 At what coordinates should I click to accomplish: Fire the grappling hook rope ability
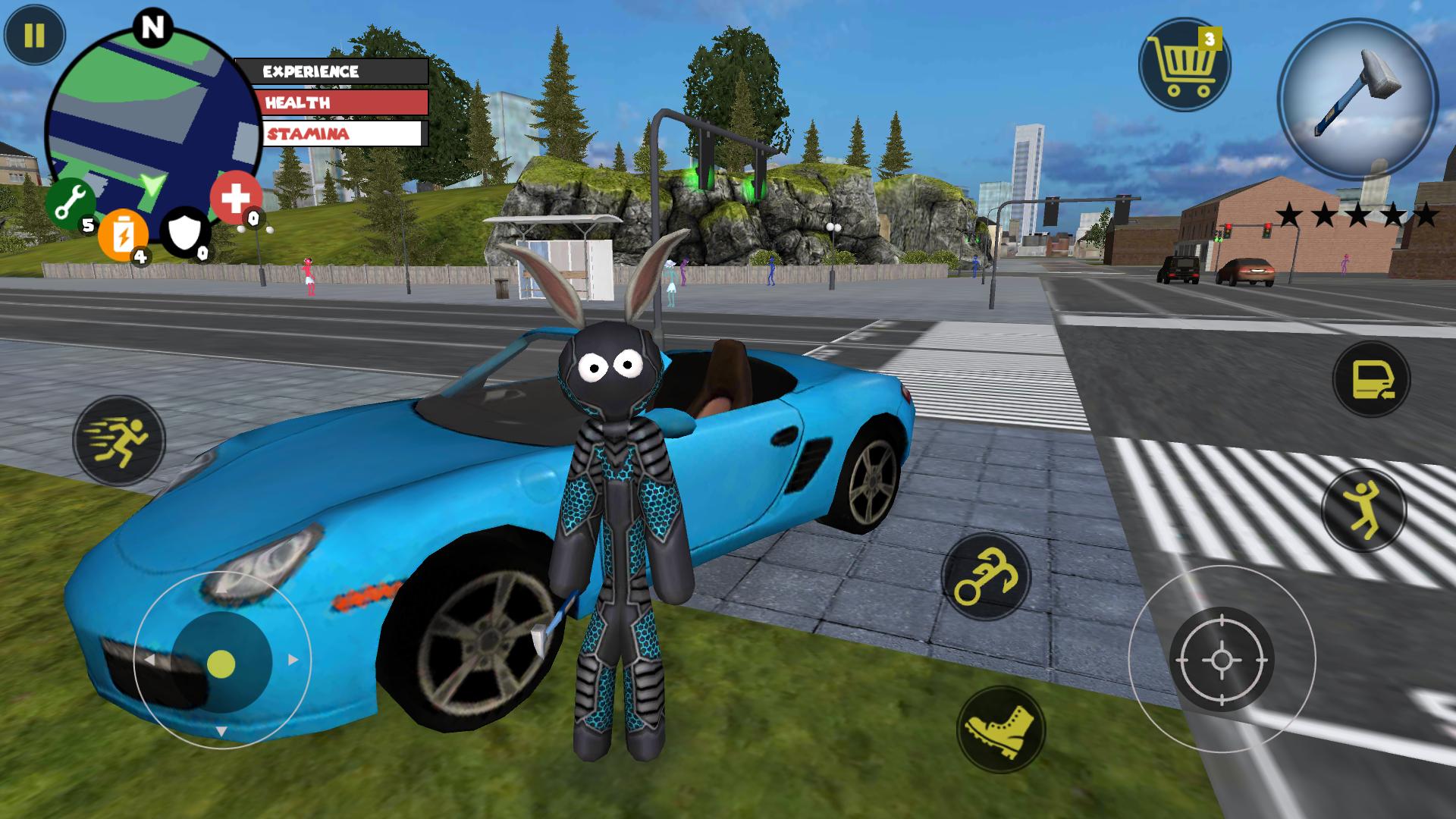(986, 578)
